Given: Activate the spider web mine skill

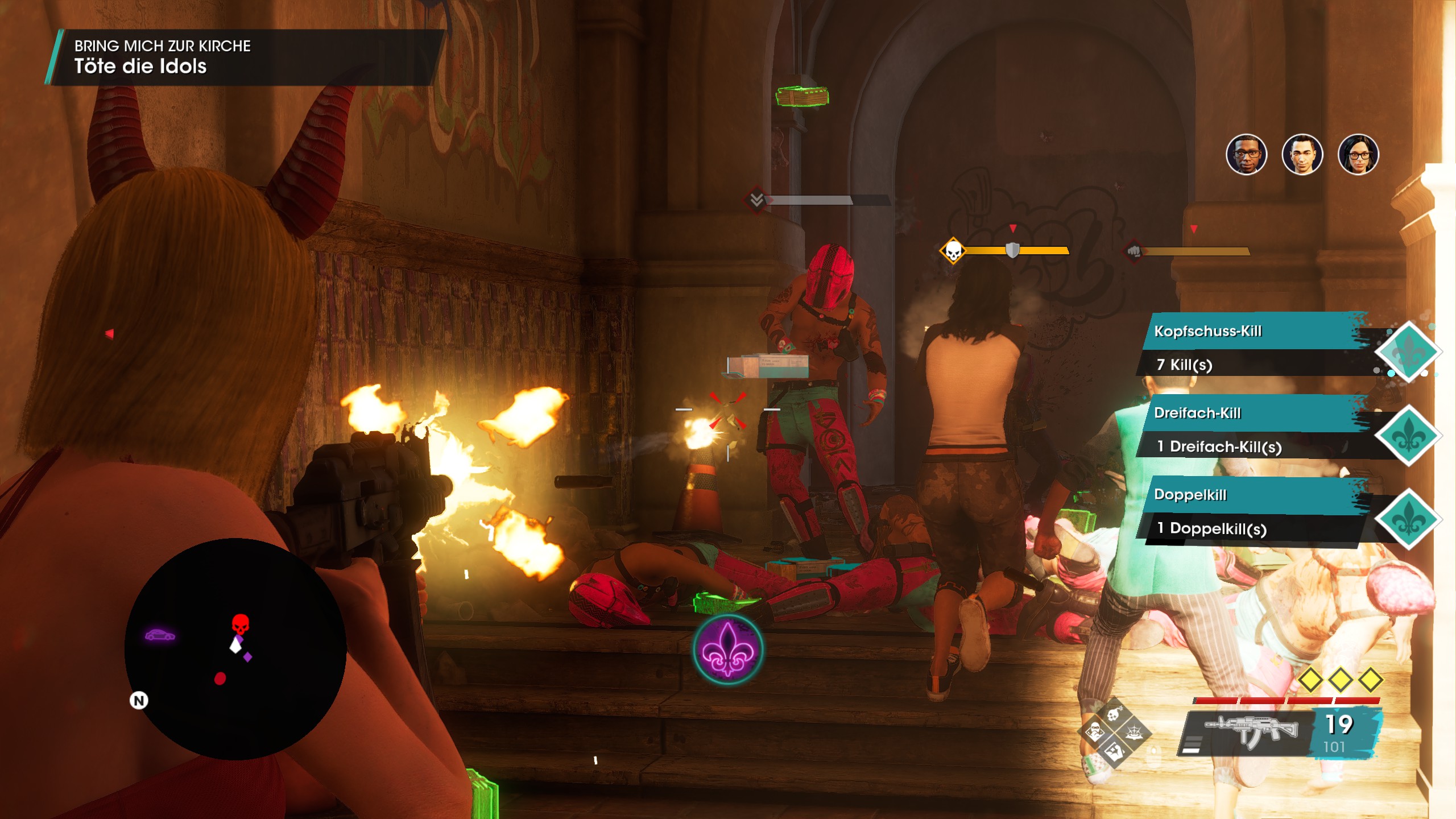Looking at the screenshot, I should click(1134, 733).
